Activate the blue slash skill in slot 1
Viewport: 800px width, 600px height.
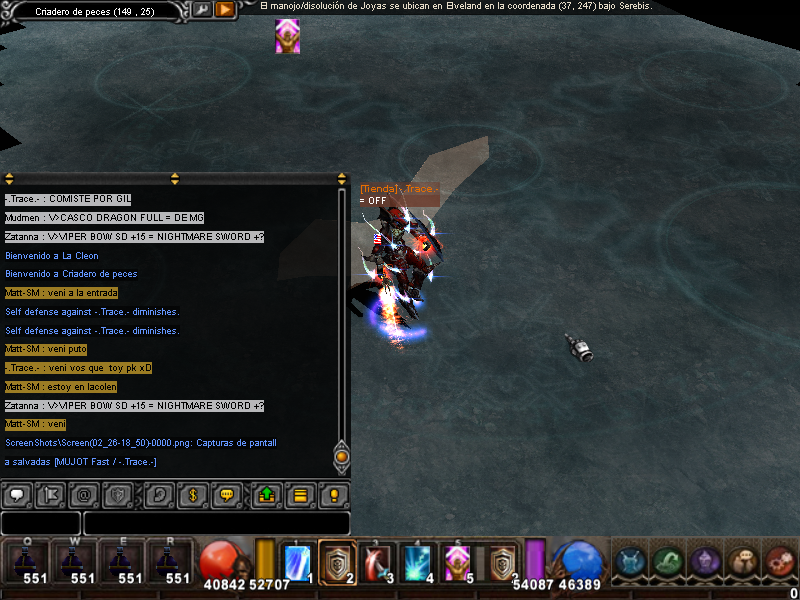pyautogui.click(x=298, y=562)
